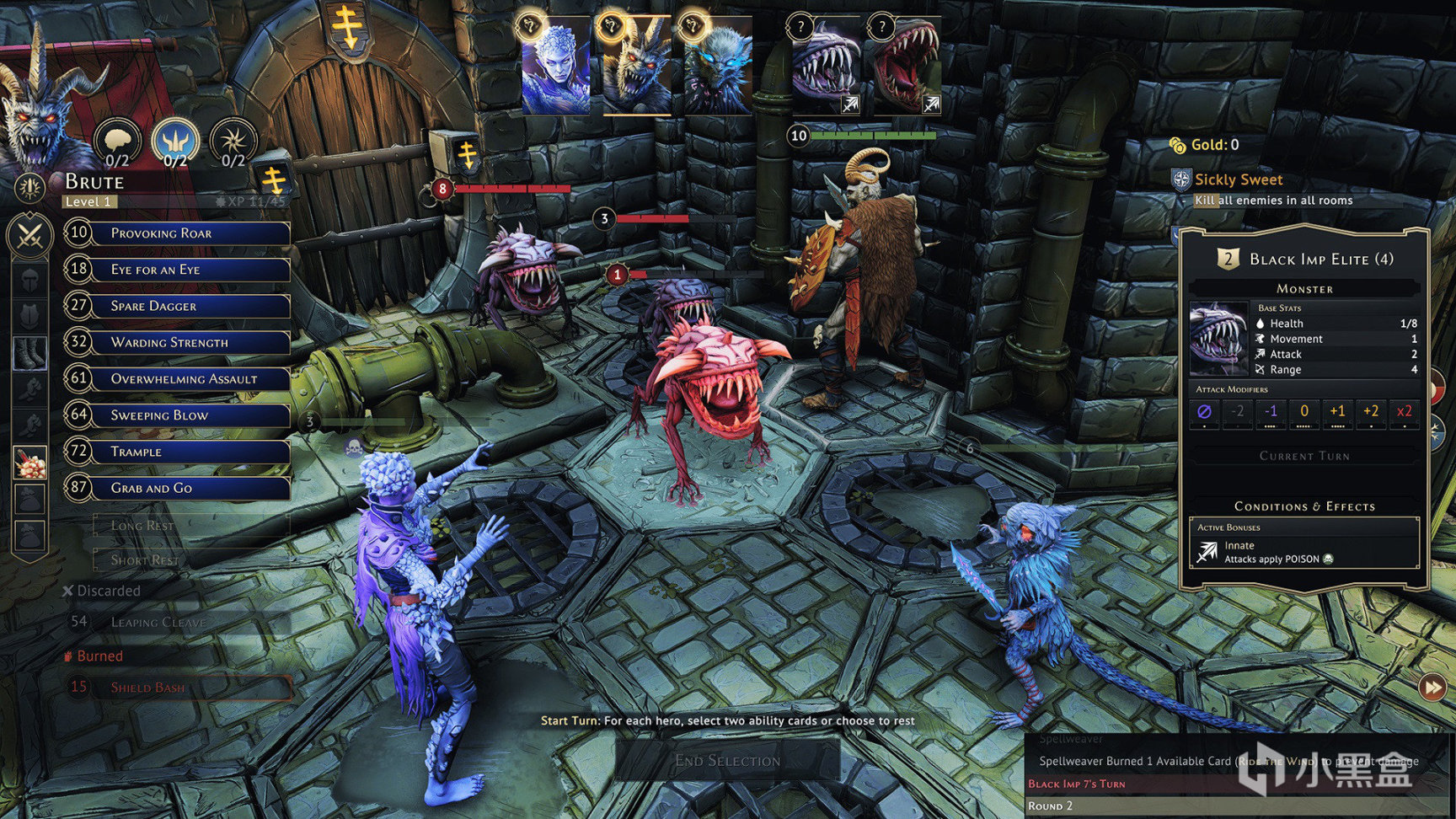
Task: Click the End Selection button
Action: pos(727,761)
